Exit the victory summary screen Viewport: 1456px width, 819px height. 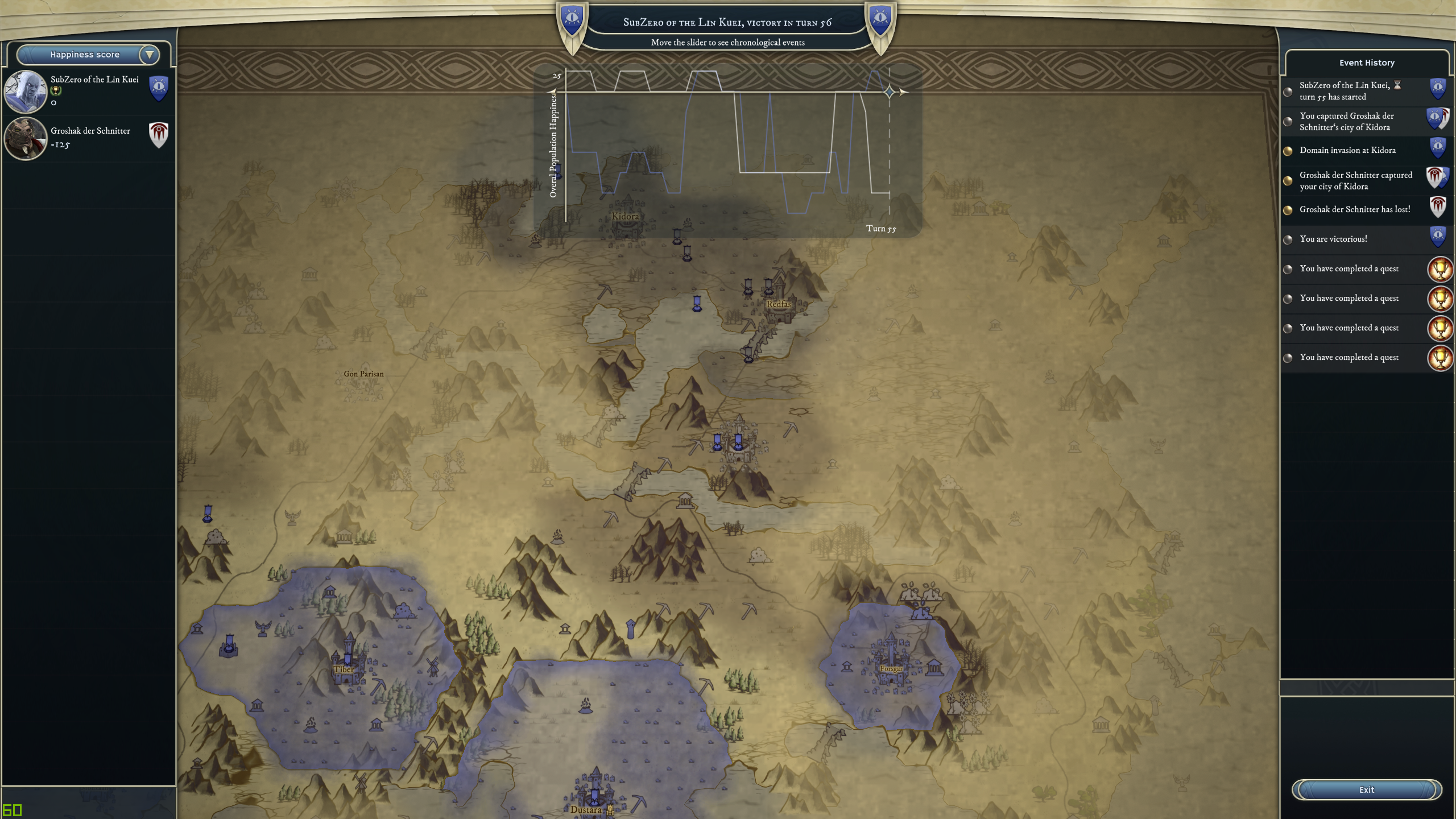pyautogui.click(x=1366, y=789)
